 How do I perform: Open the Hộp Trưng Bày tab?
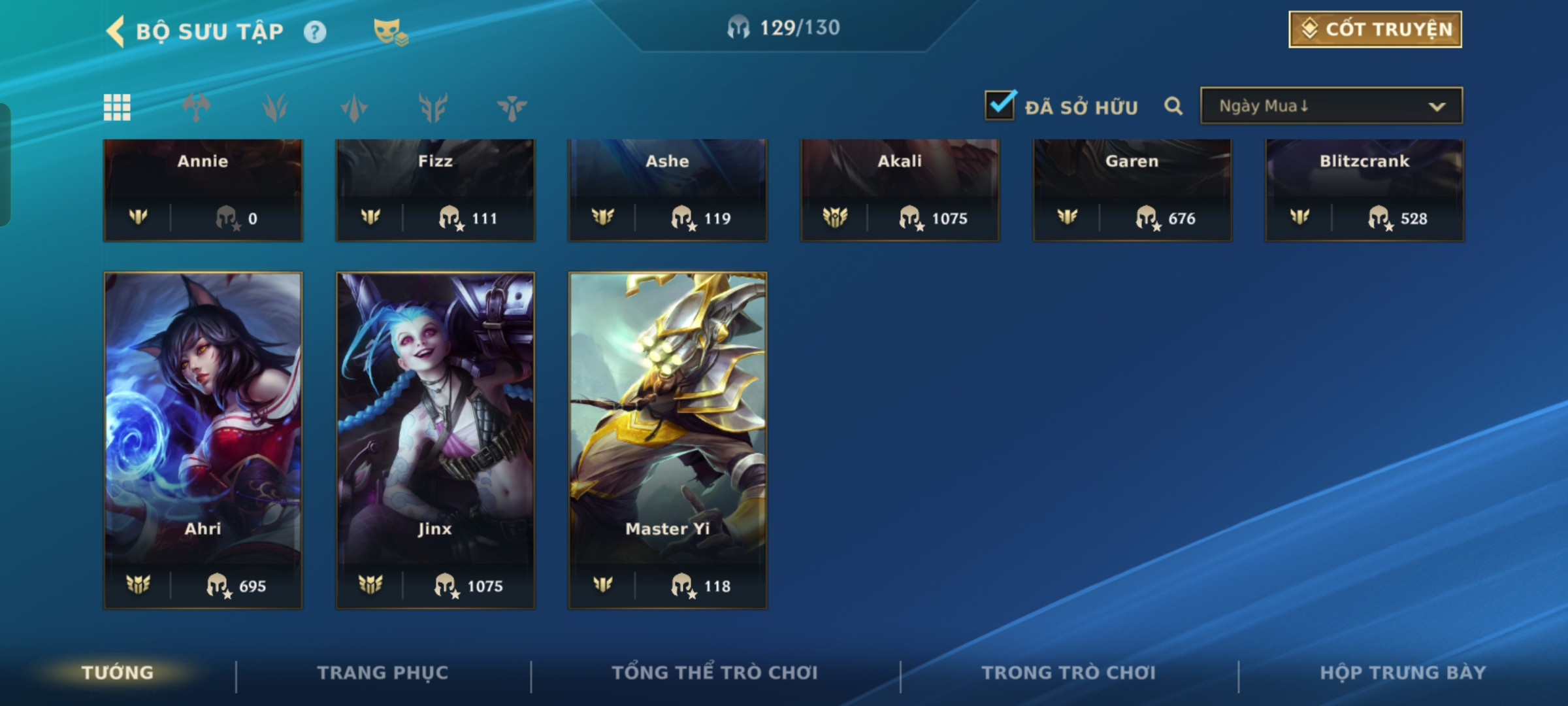click(1402, 673)
